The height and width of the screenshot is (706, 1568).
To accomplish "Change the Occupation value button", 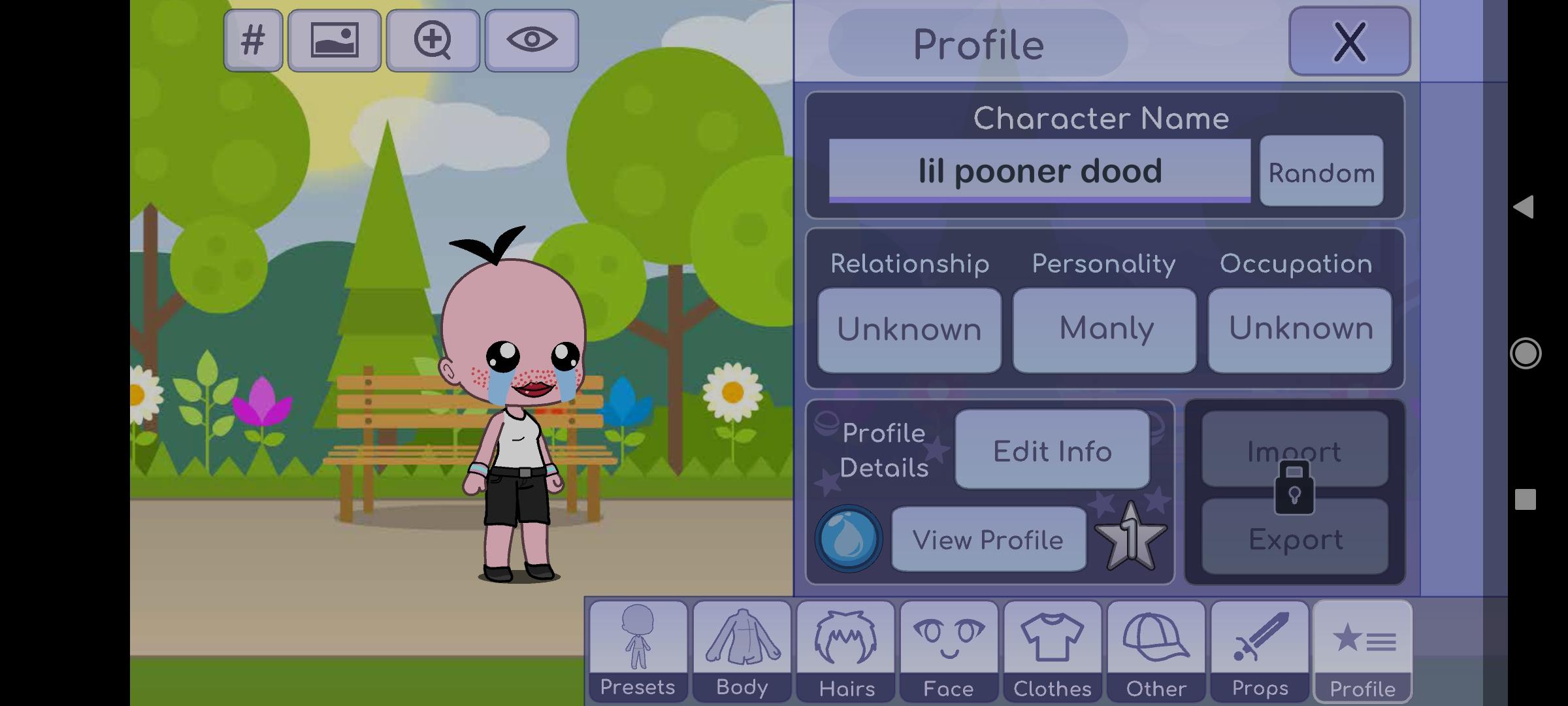I will click(1299, 329).
